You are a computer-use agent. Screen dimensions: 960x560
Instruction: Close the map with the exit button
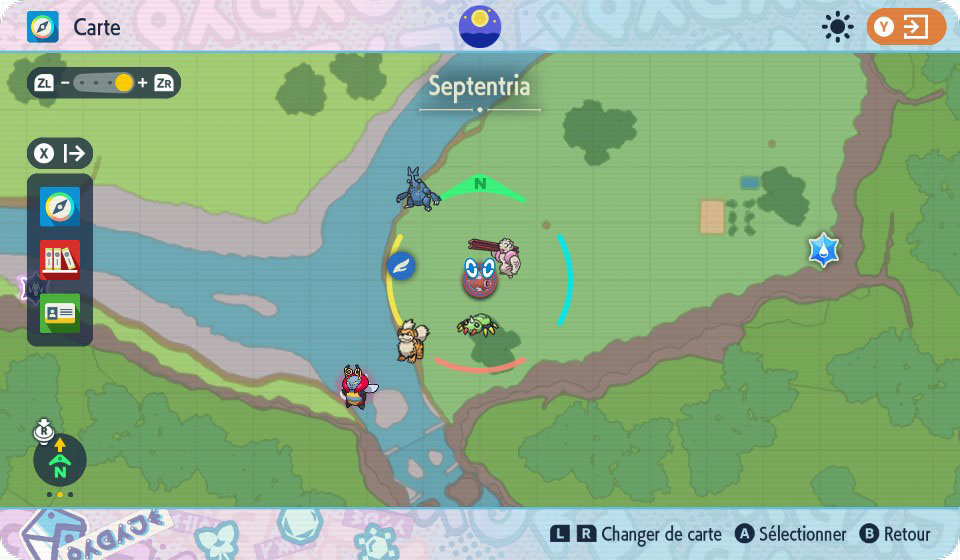(x=906, y=27)
